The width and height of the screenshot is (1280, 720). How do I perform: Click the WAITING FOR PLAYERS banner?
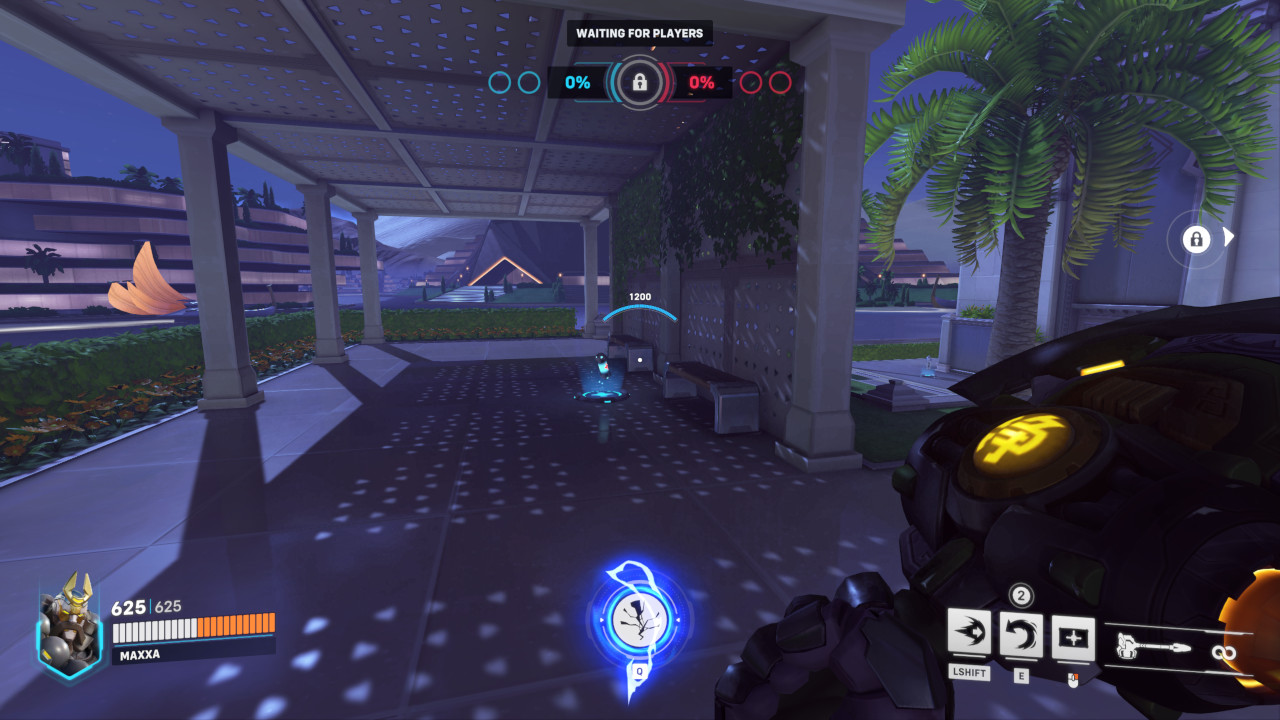639,32
